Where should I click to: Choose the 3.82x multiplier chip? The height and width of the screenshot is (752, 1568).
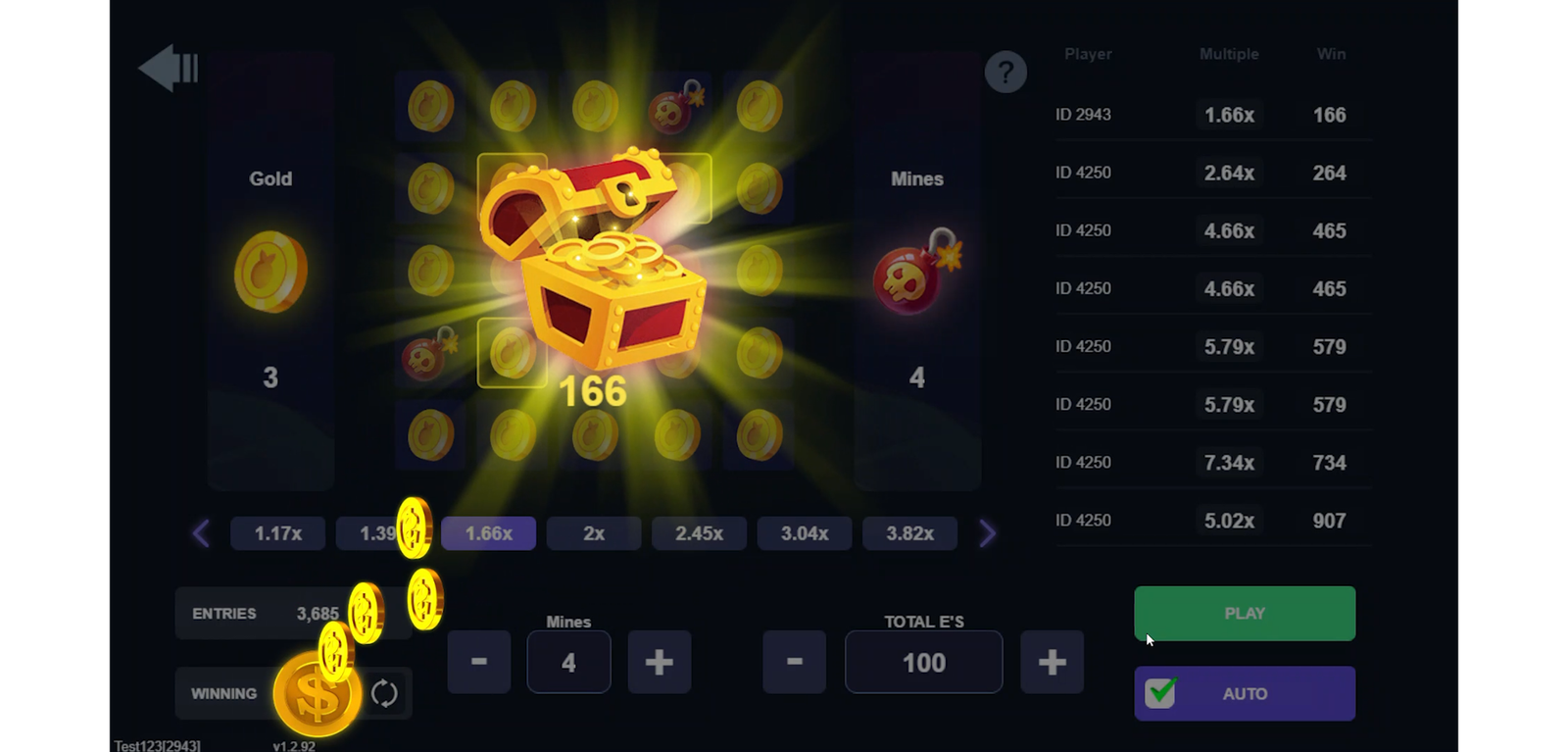tap(909, 533)
